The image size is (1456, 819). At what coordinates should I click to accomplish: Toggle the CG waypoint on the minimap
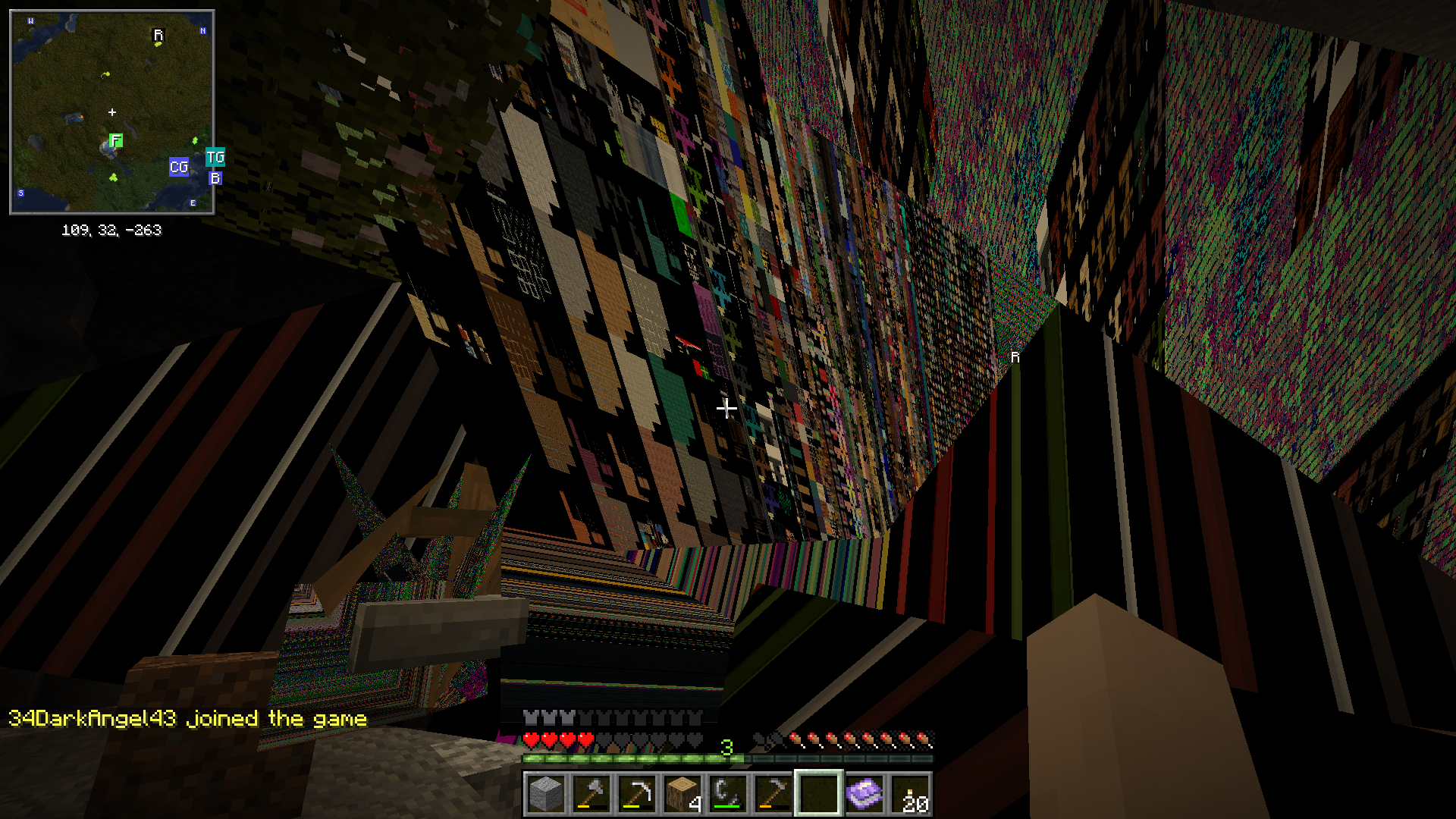(x=178, y=168)
